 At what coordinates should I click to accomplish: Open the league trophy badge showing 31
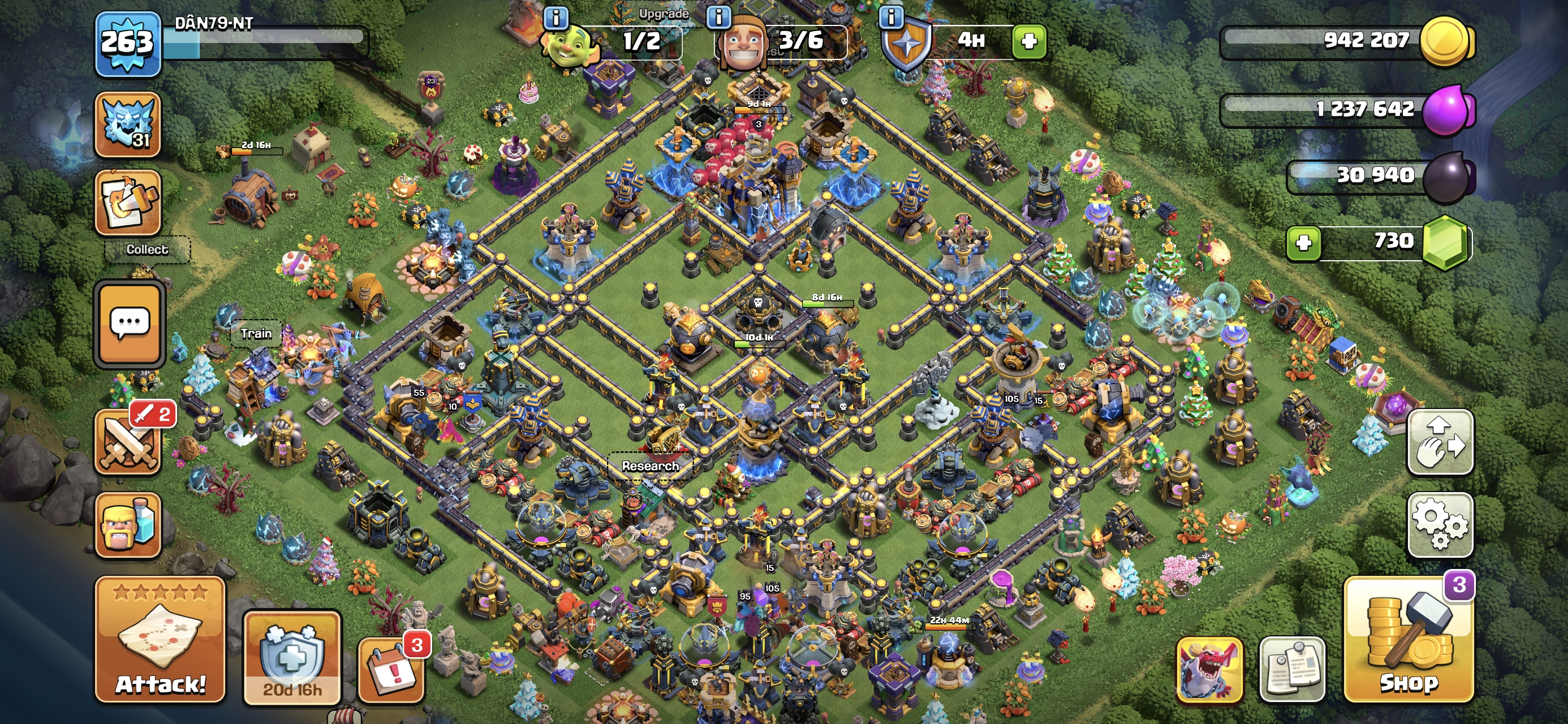tap(128, 124)
